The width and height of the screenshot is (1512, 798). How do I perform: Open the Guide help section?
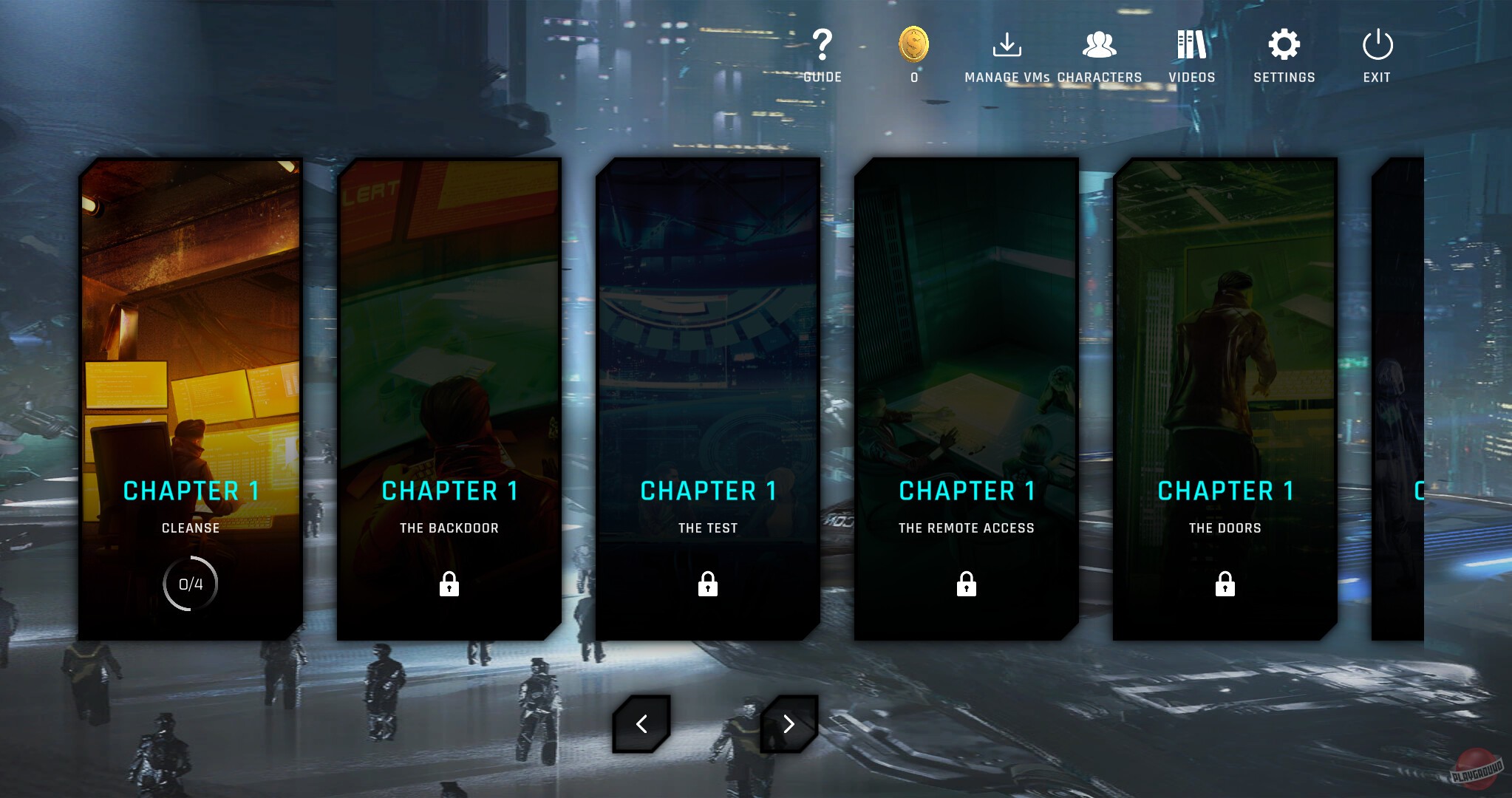point(823,52)
